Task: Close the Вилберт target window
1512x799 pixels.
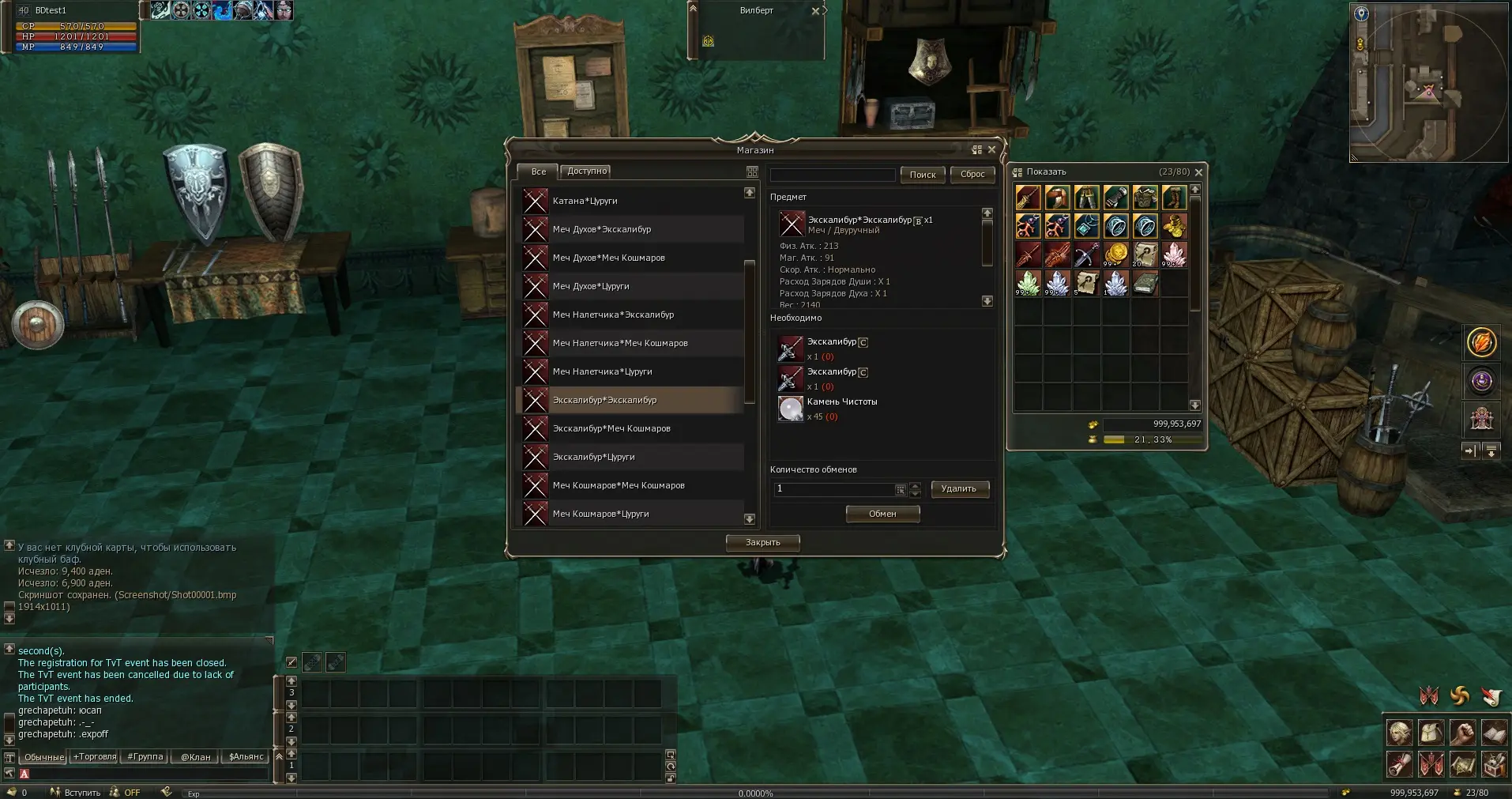Action: (815, 11)
